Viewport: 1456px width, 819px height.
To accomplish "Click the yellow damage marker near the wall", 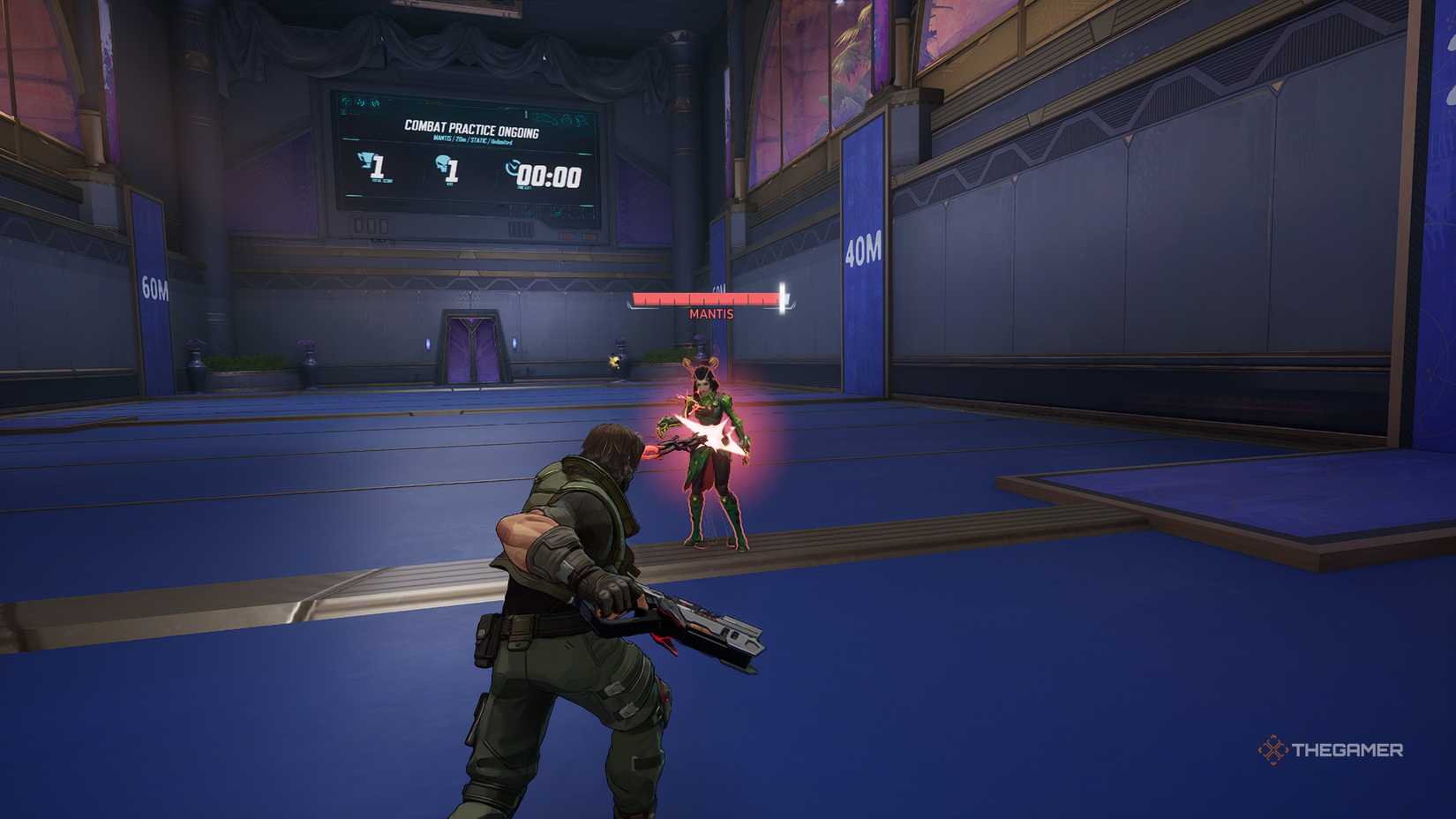I will click(x=615, y=358).
